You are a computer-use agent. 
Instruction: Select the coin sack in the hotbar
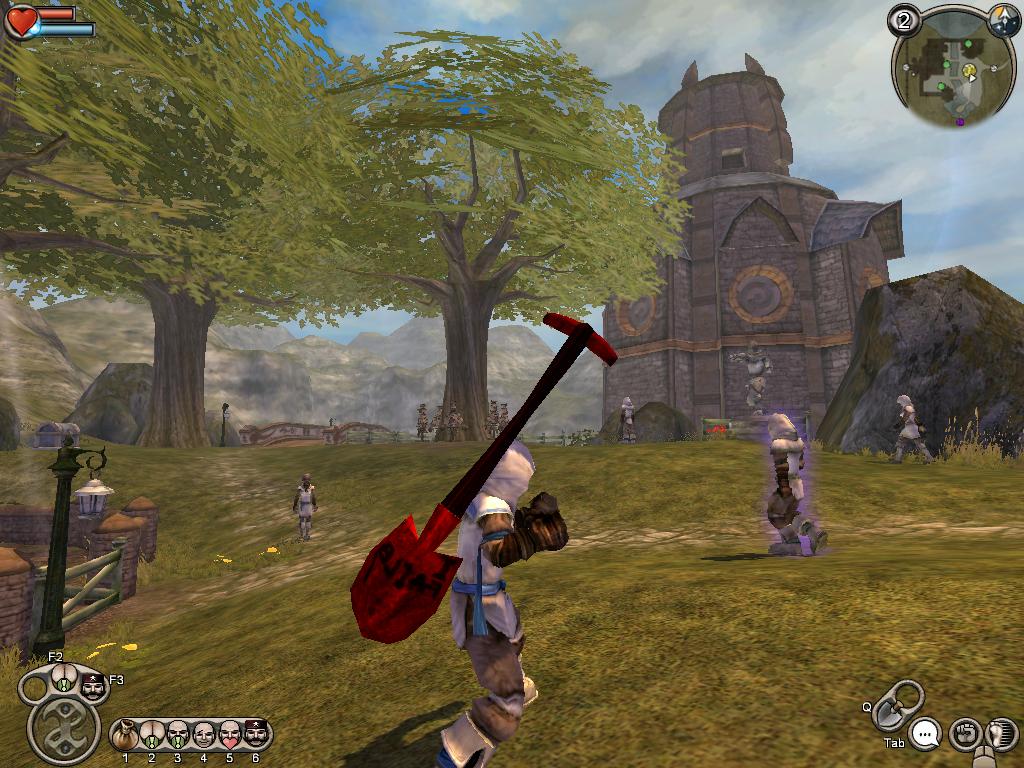125,736
